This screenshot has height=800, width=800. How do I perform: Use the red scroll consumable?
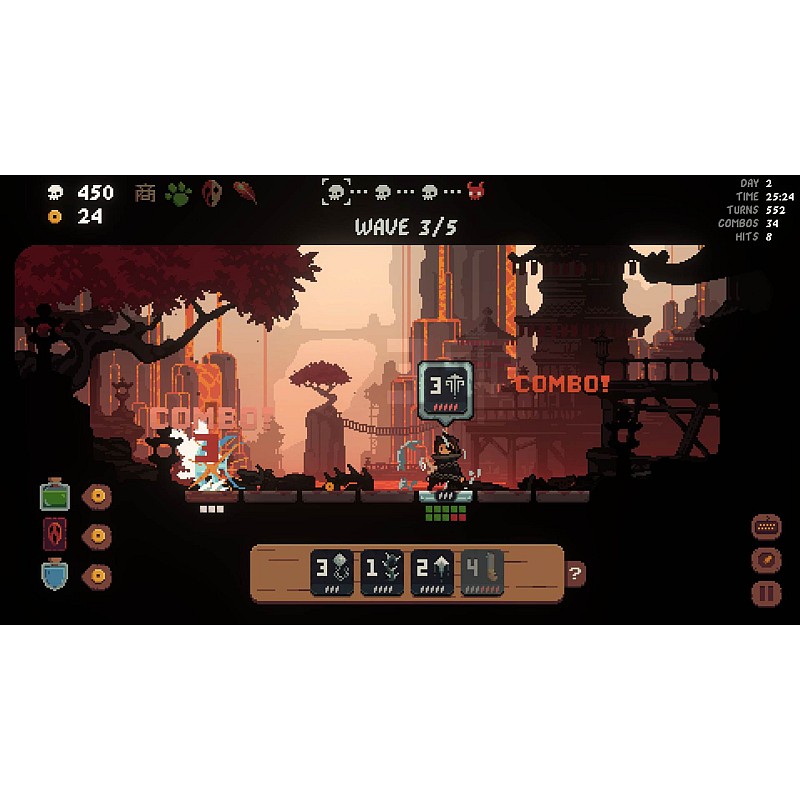(x=55, y=535)
